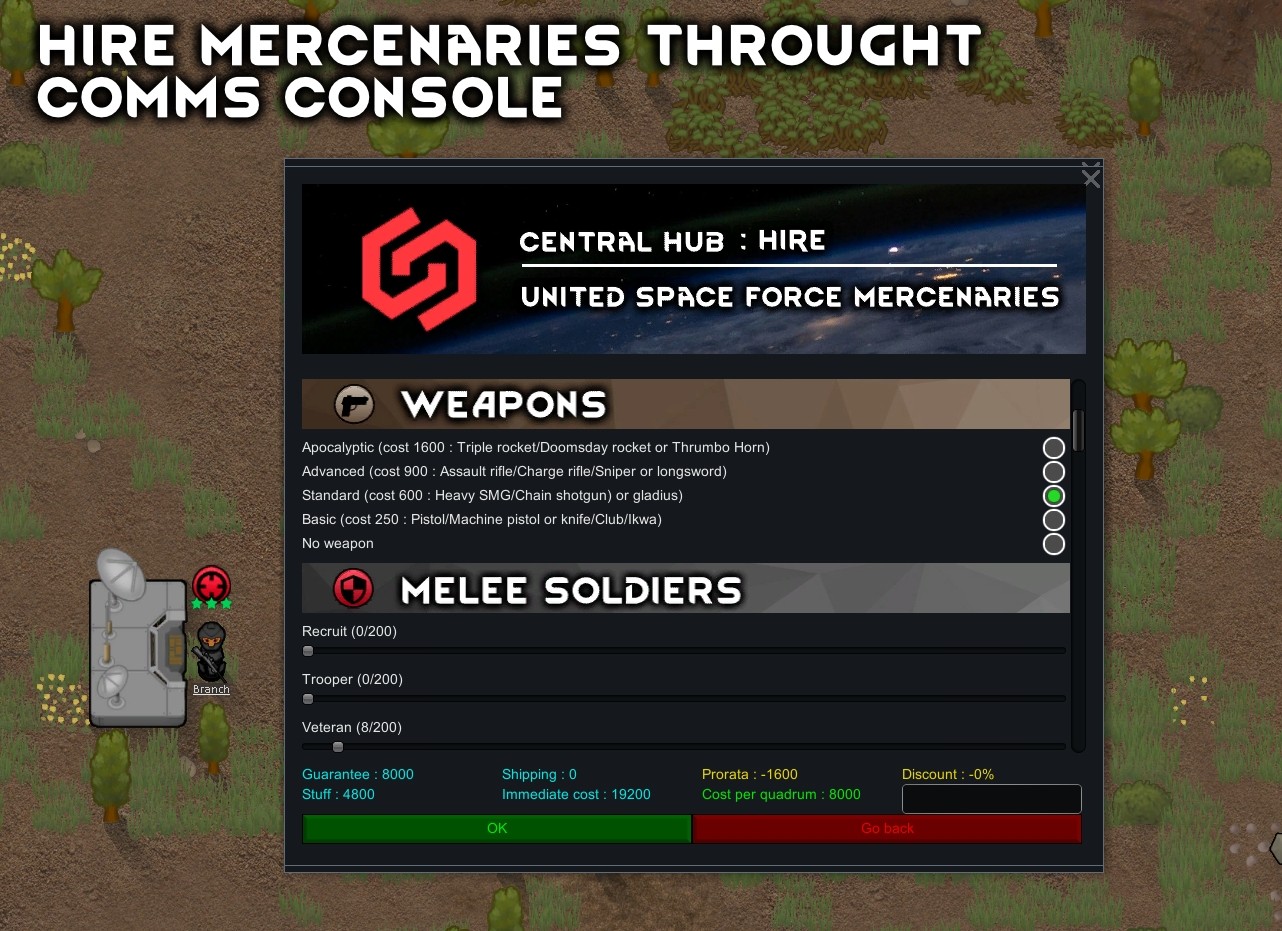Click the red Go back button

pyautogui.click(x=887, y=828)
